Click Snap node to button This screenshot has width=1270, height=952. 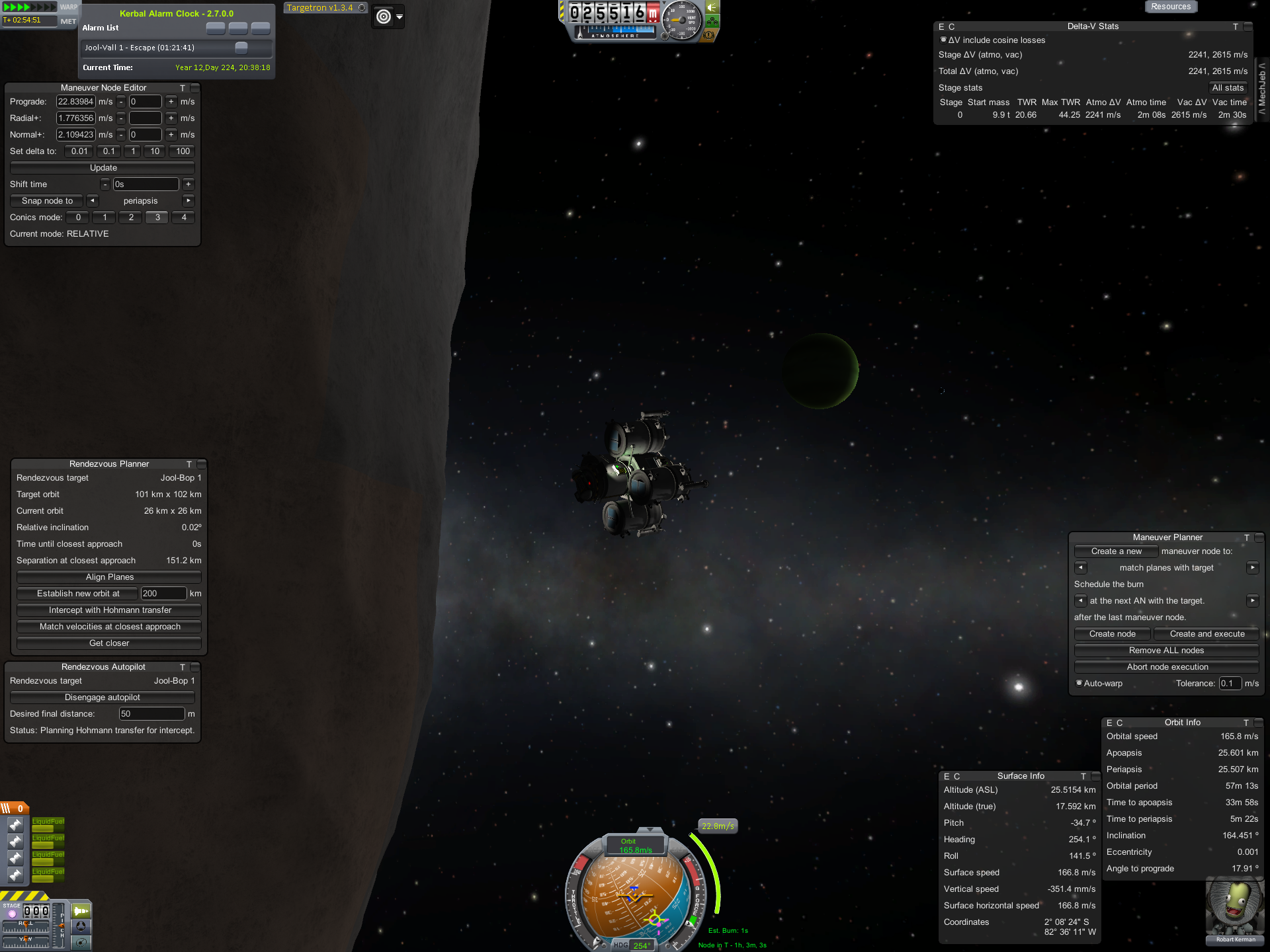pos(47,201)
